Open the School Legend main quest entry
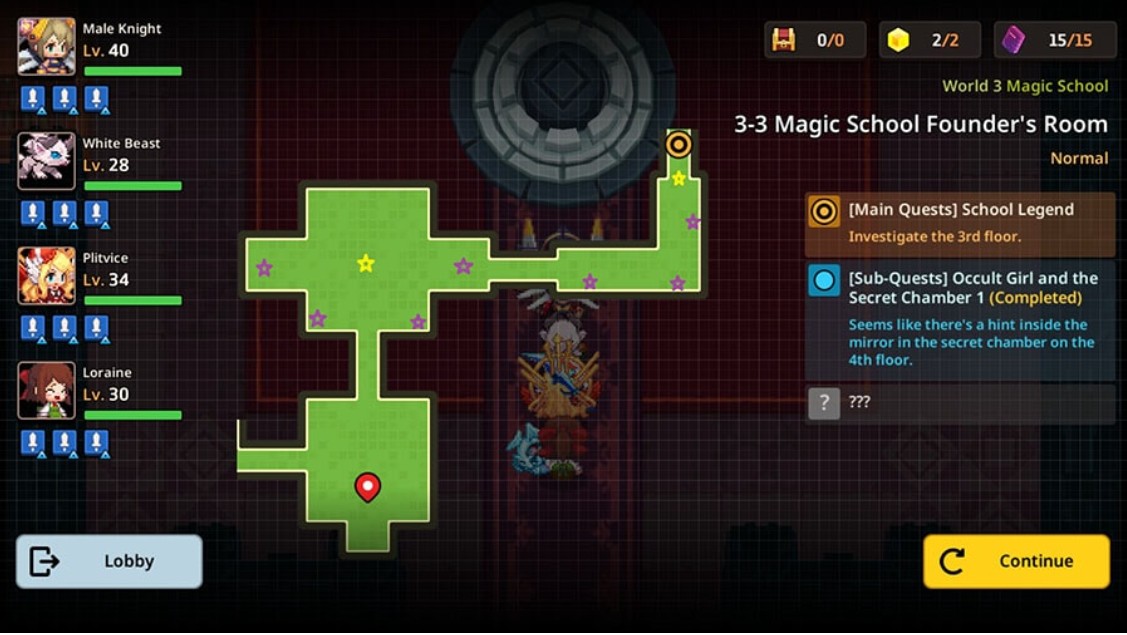1127x635 pixels. point(959,223)
